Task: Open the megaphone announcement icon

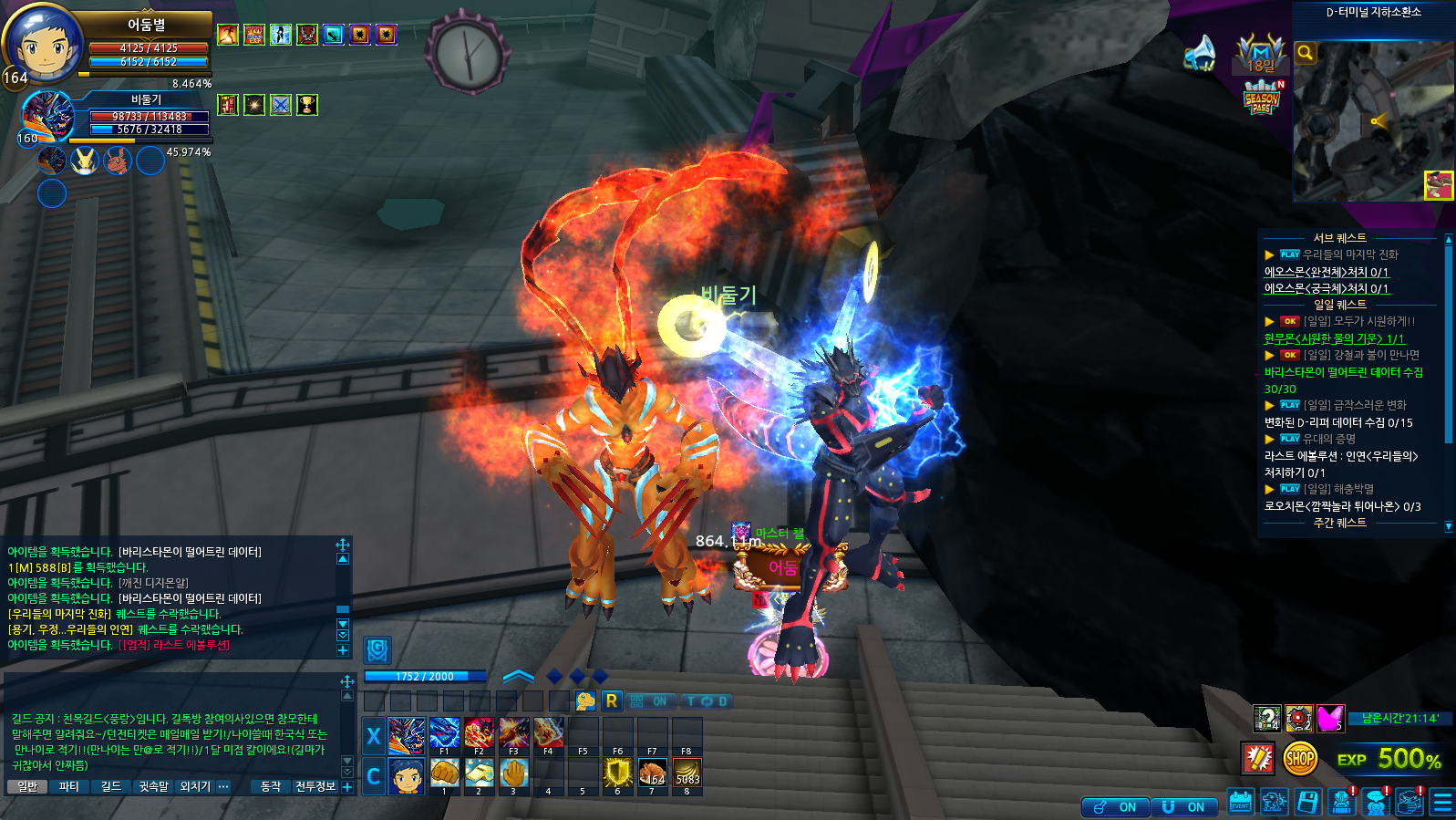Action: click(x=1200, y=54)
